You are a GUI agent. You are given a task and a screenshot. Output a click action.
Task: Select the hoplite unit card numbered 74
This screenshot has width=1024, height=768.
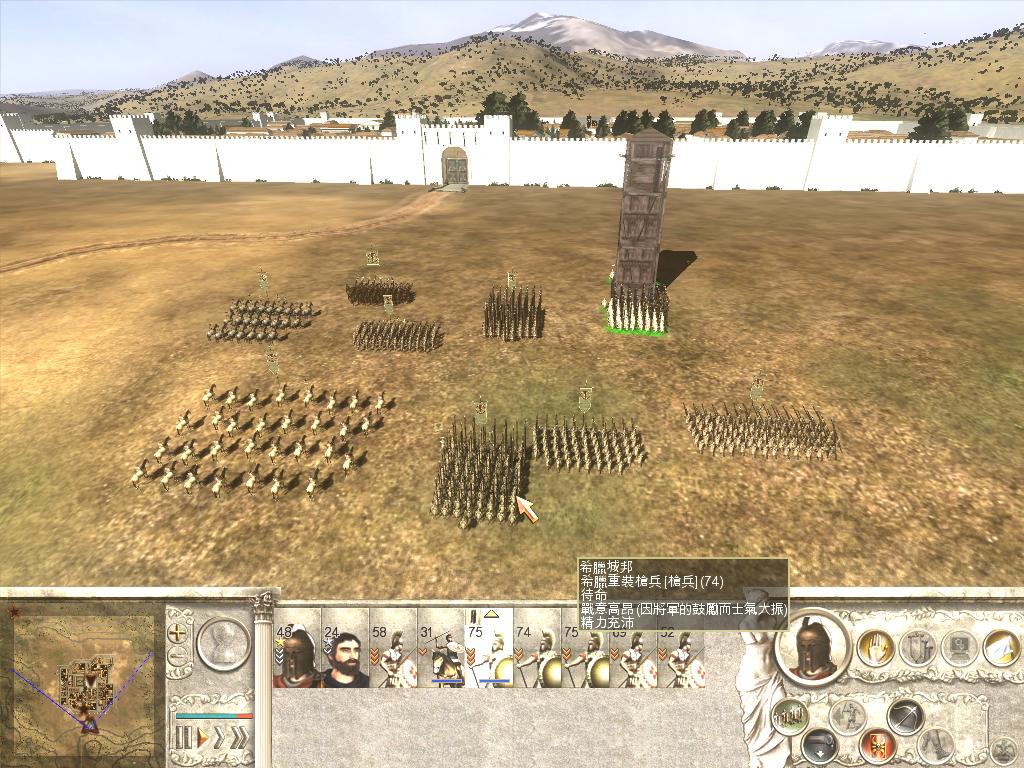pyautogui.click(x=537, y=657)
